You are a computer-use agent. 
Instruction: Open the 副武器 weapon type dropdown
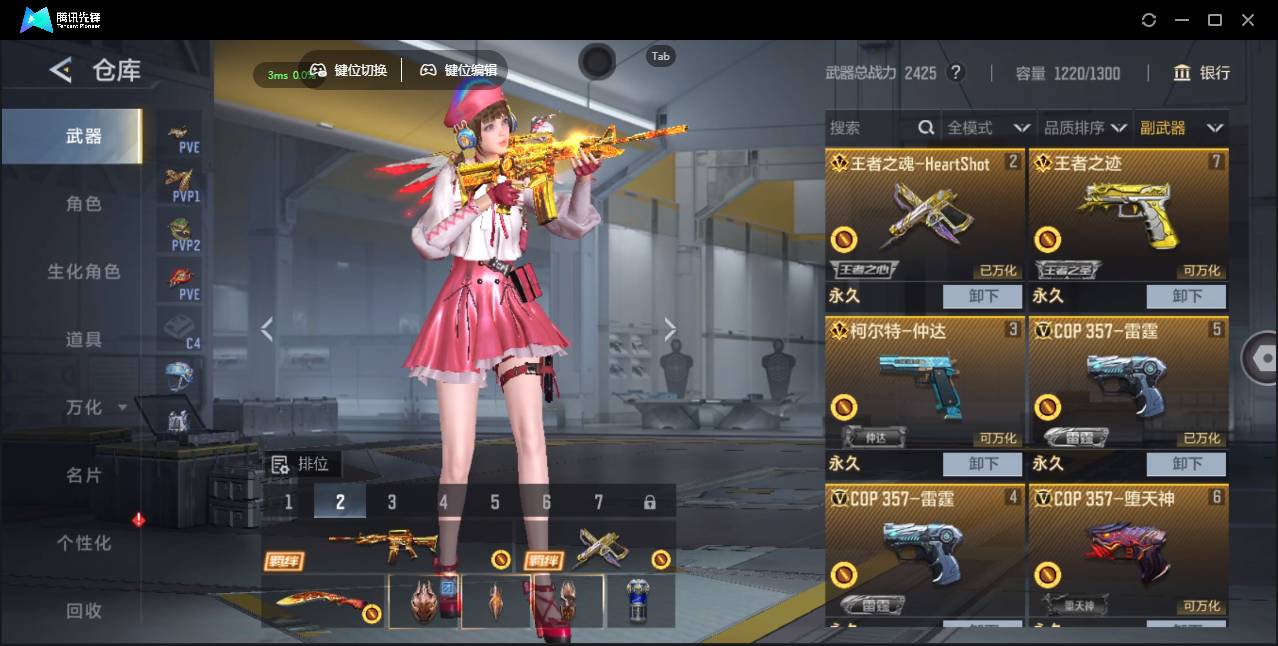pos(1181,128)
